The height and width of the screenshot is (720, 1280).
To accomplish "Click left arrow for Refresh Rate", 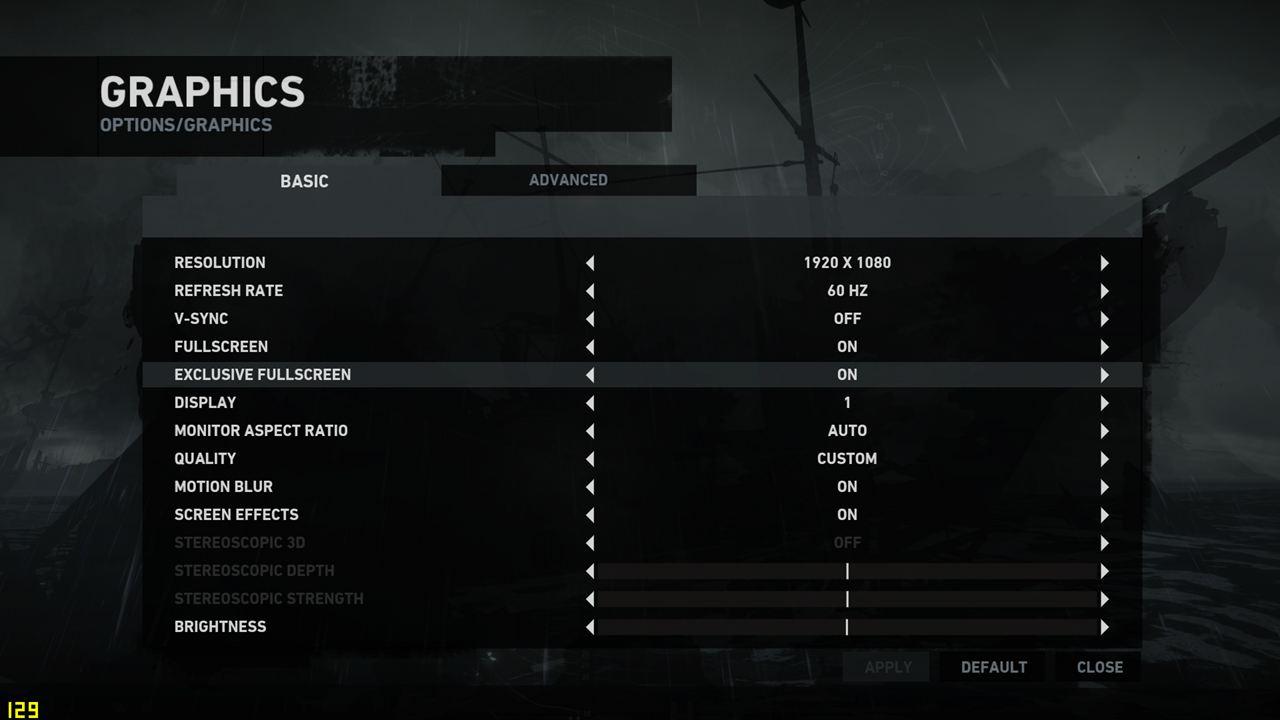I will [x=590, y=291].
